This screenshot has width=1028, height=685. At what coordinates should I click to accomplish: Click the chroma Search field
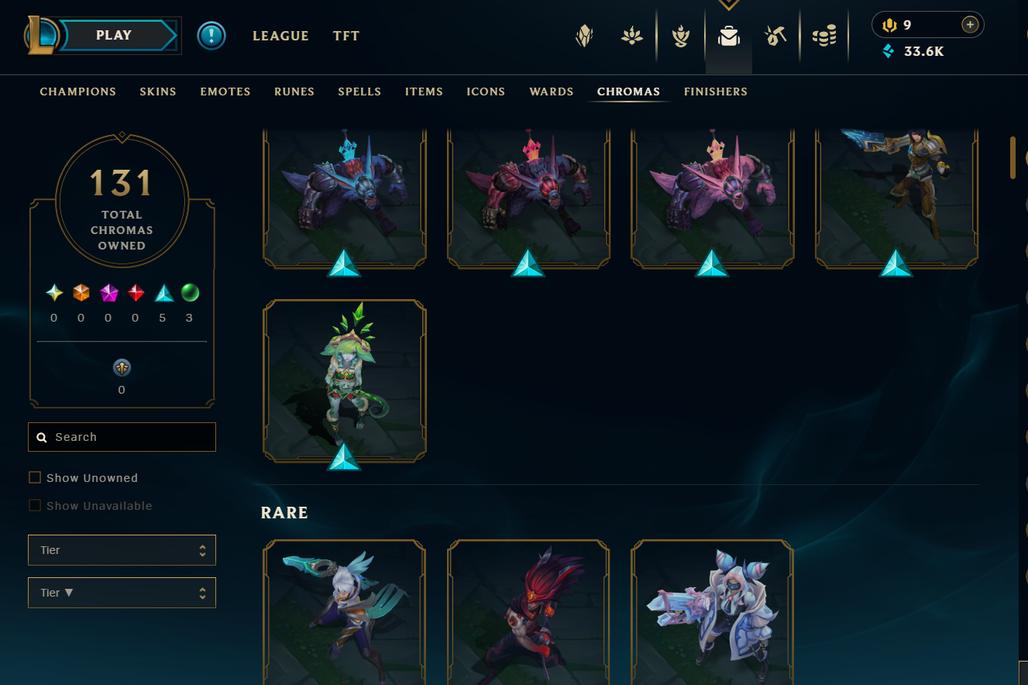click(x=122, y=437)
